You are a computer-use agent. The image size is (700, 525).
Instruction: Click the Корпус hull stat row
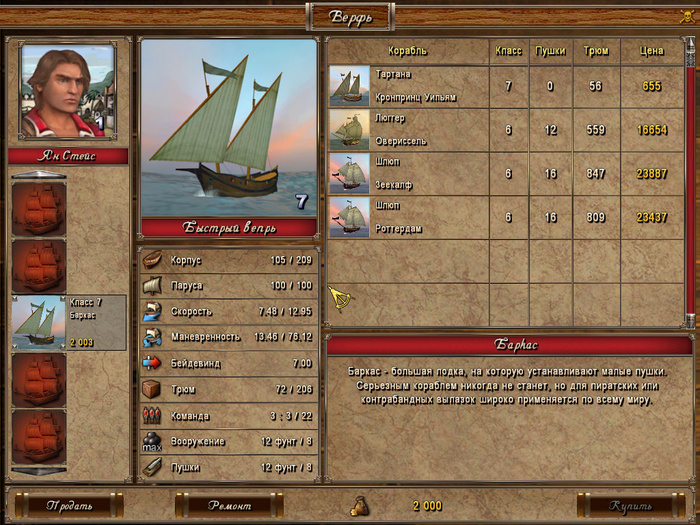pyautogui.click(x=229, y=259)
